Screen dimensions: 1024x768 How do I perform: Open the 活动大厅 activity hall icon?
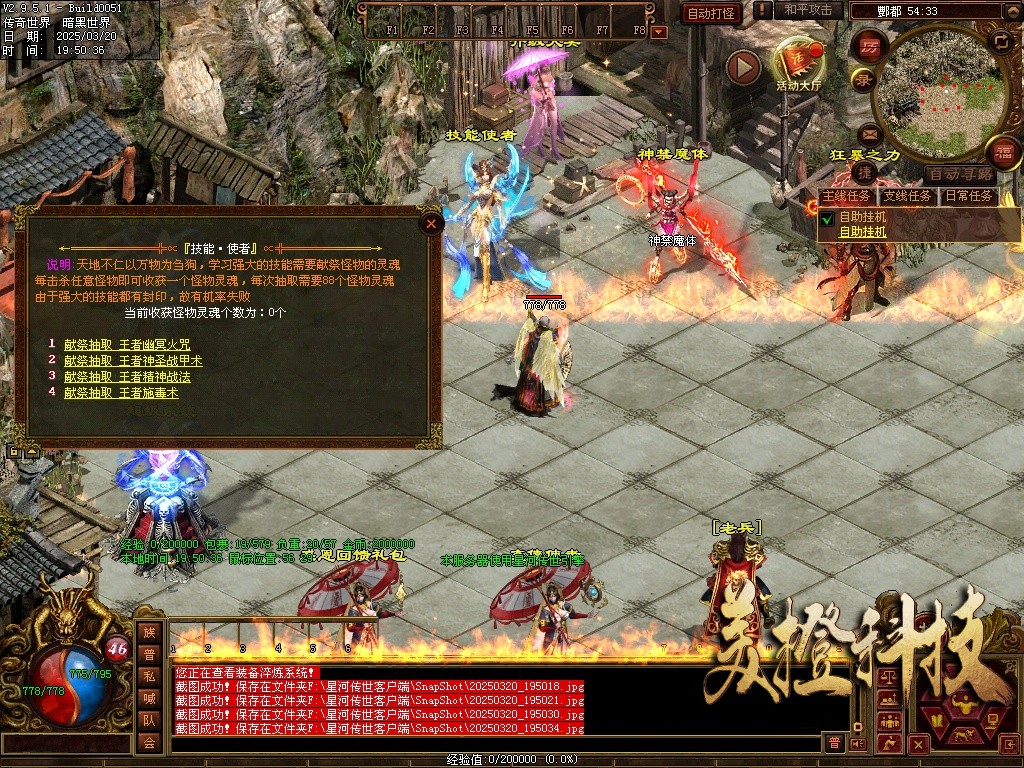[797, 62]
